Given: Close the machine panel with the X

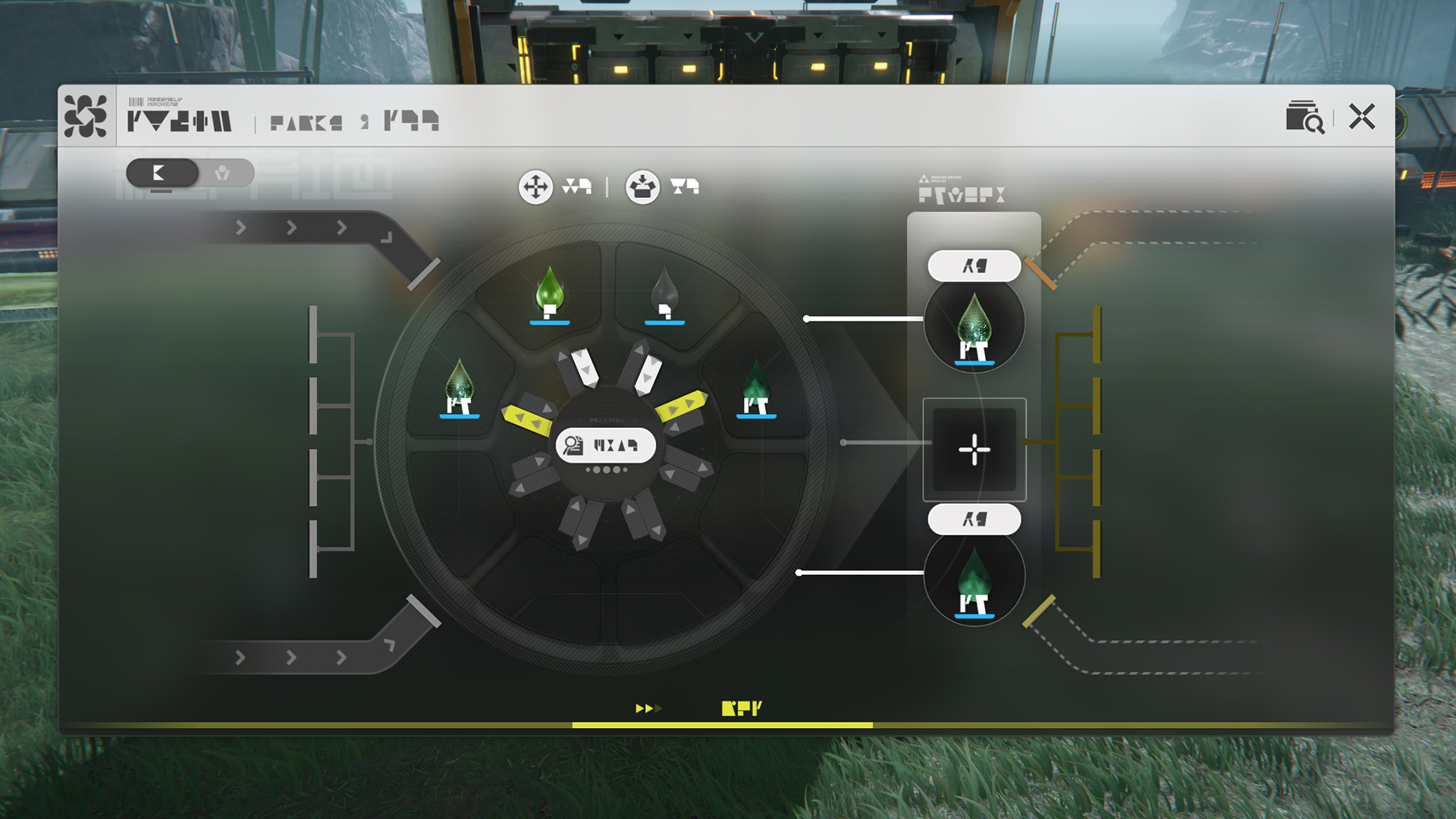Looking at the screenshot, I should [1362, 117].
